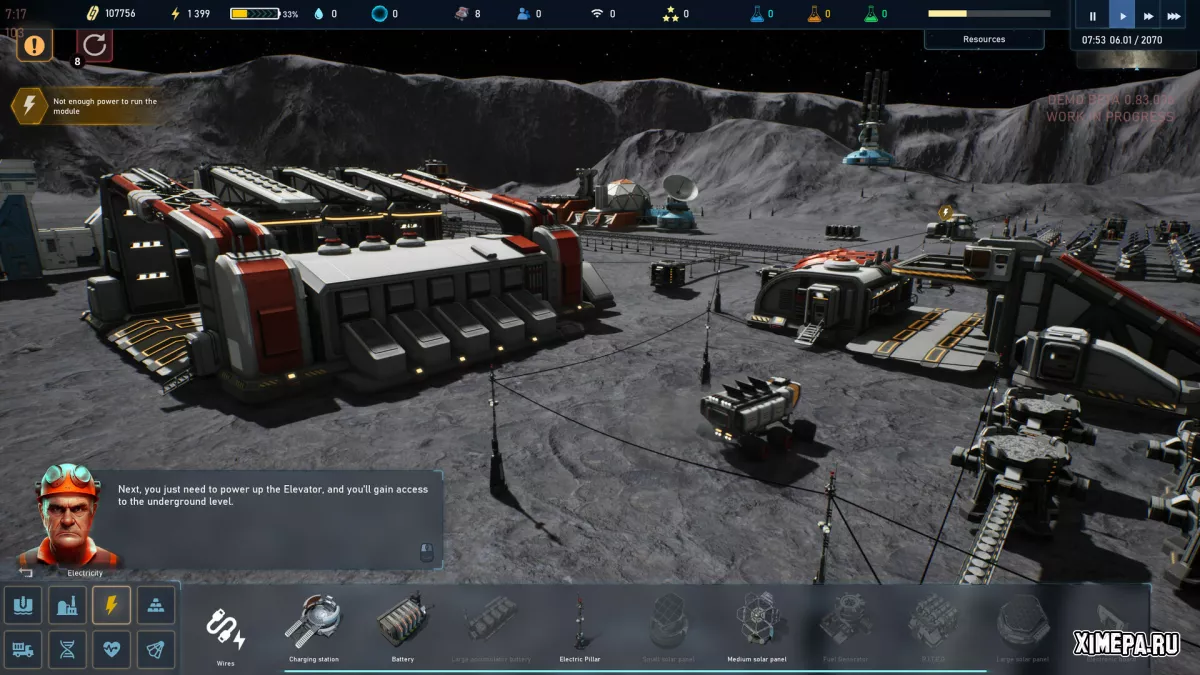The image size is (1200, 675).
Task: Switch to double fast-forward speed
Action: (x=1148, y=16)
